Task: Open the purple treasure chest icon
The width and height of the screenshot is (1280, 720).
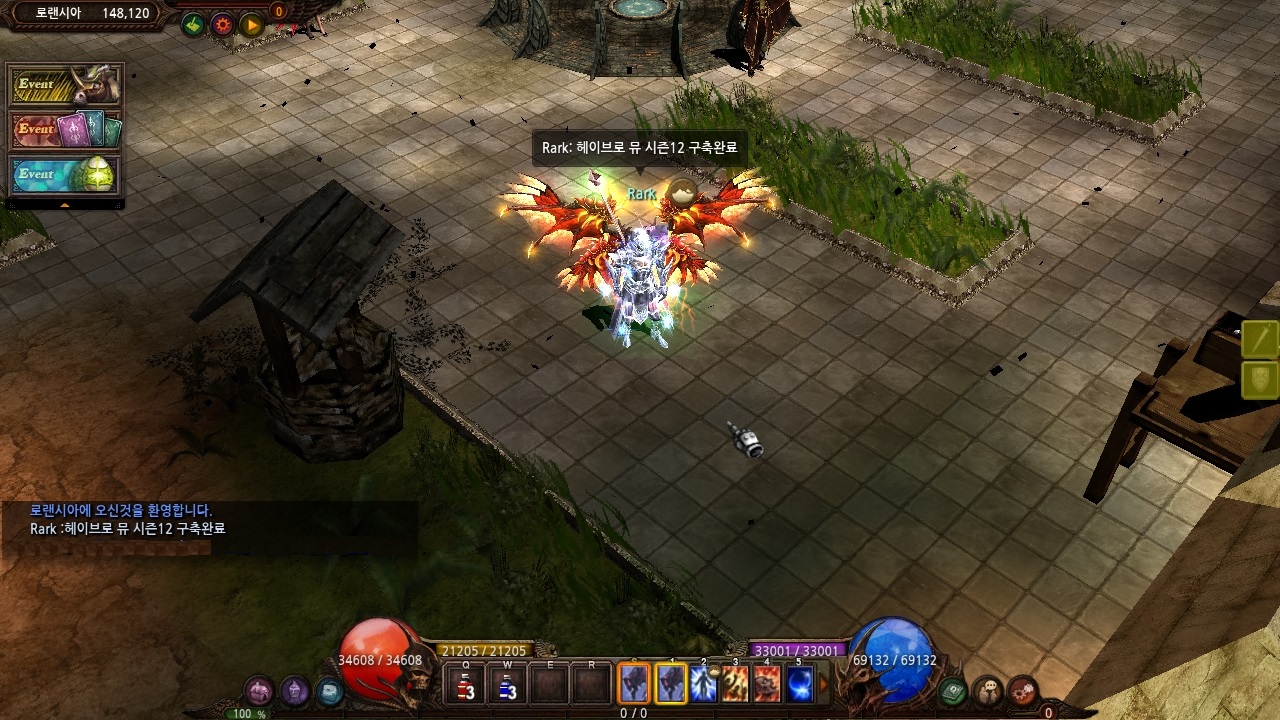Action: (259, 690)
